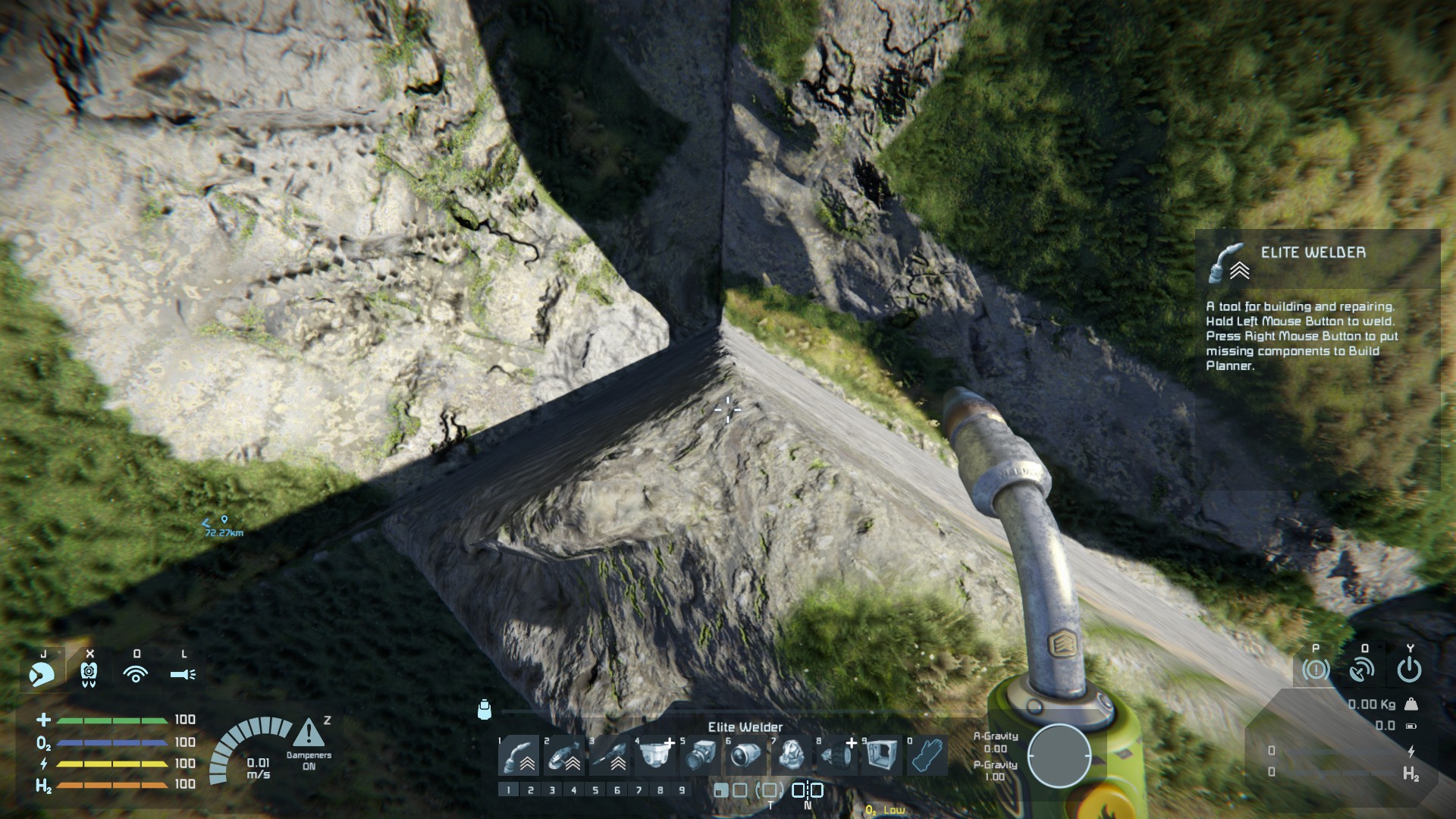Switch to toolbar page 5

[x=595, y=790]
